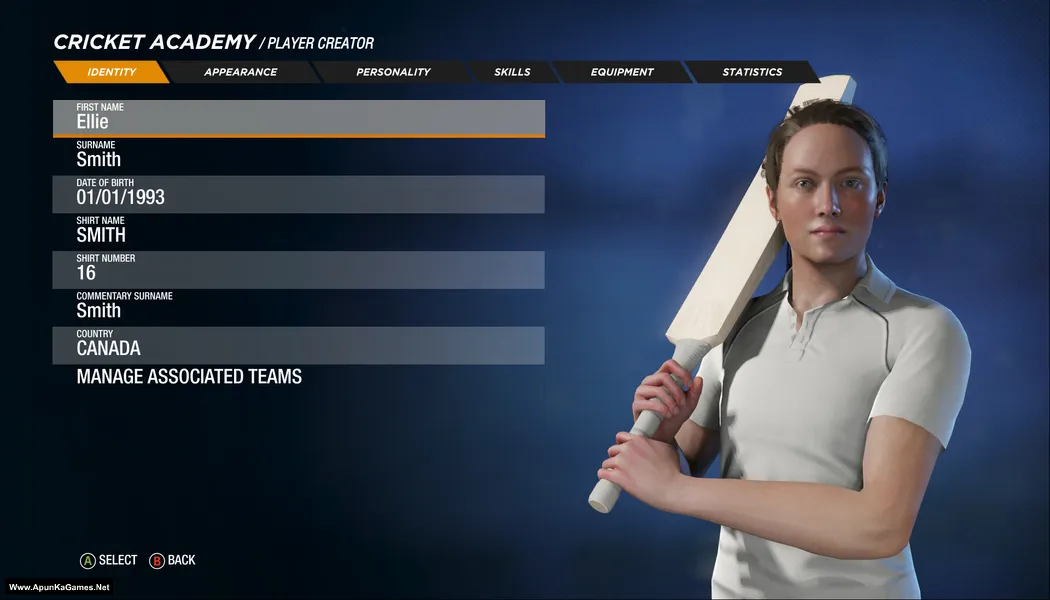Change the Country set to Canada
1050x600 pixels.
click(298, 345)
